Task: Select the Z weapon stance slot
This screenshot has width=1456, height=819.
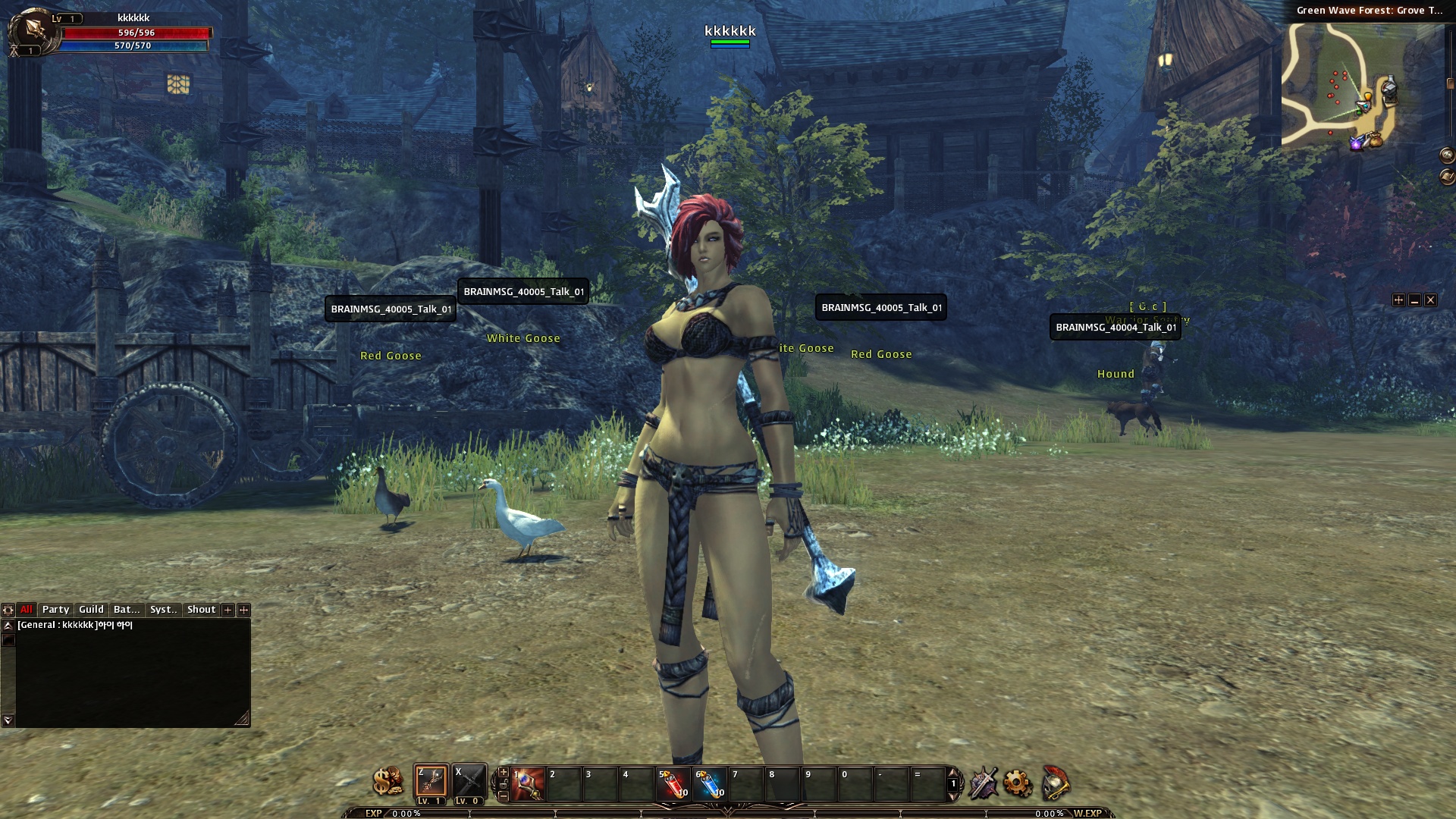Action: [431, 781]
